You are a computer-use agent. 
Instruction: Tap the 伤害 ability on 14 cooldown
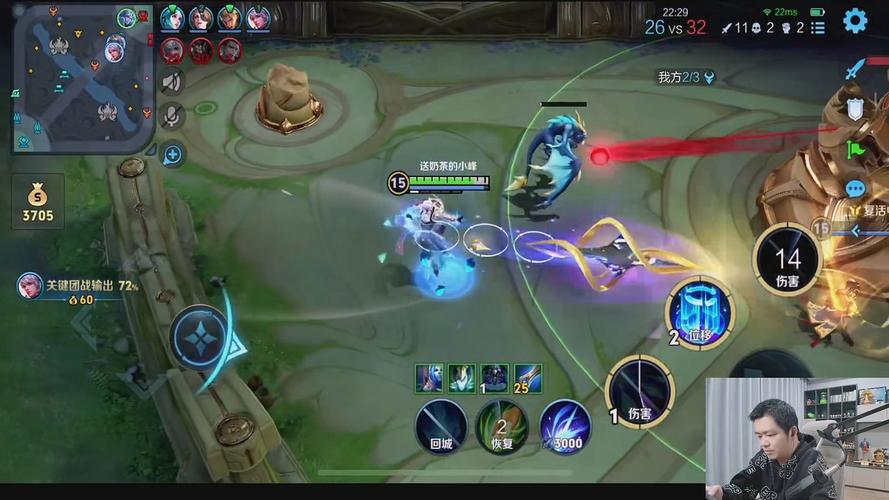(x=787, y=260)
